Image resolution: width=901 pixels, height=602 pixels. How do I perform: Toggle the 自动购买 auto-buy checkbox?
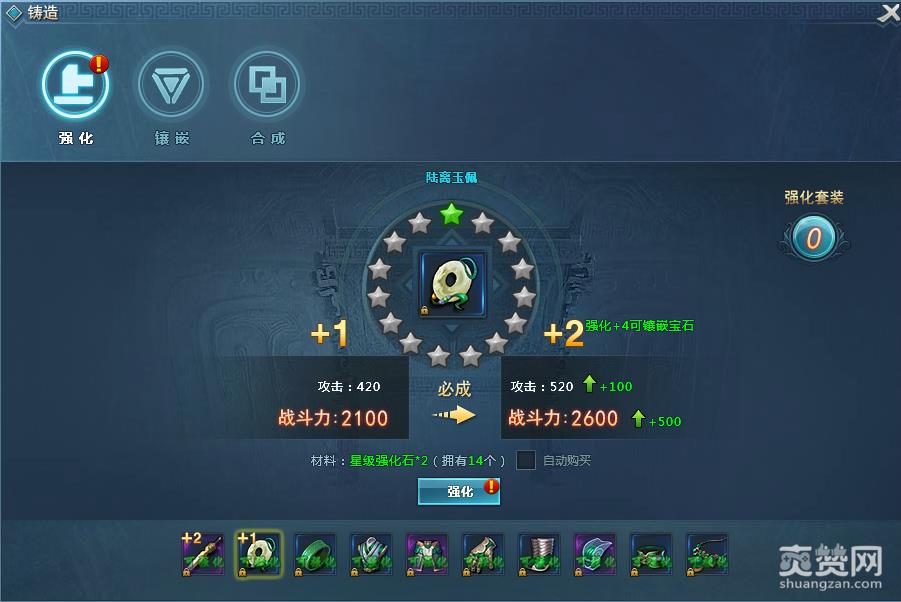point(526,460)
